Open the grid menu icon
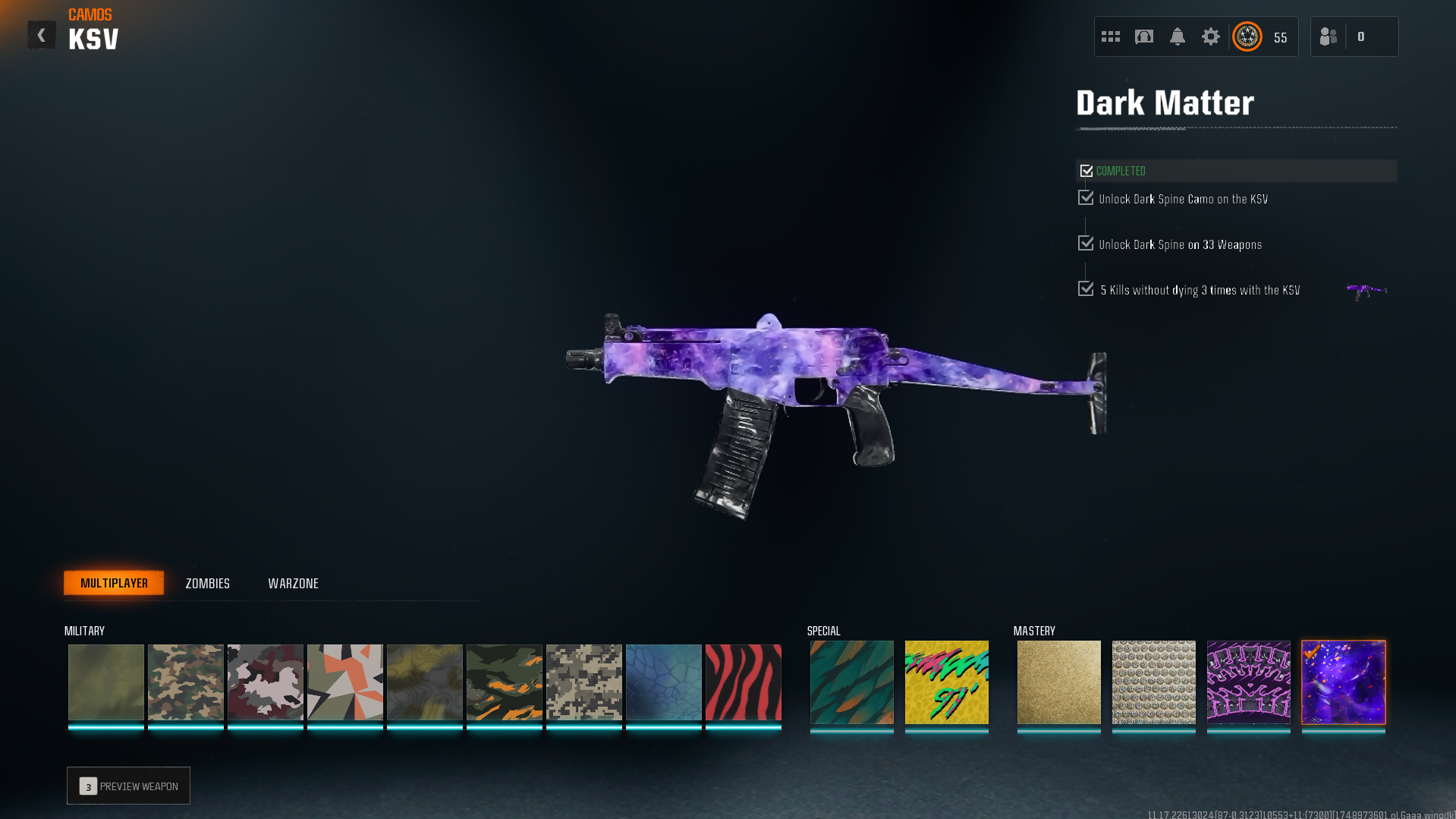The height and width of the screenshot is (819, 1456). click(1111, 36)
